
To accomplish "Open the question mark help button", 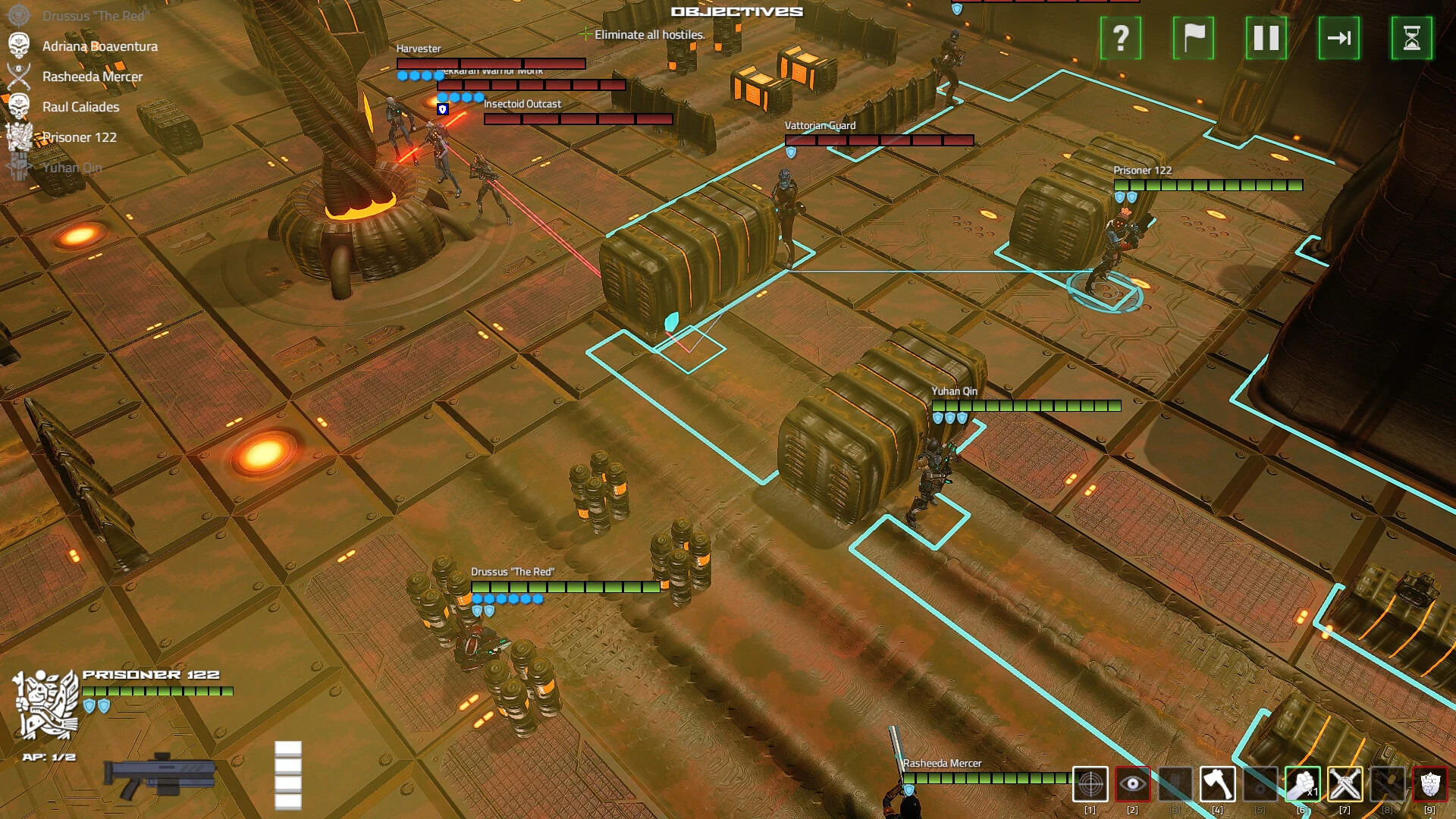I will pyautogui.click(x=1120, y=38).
